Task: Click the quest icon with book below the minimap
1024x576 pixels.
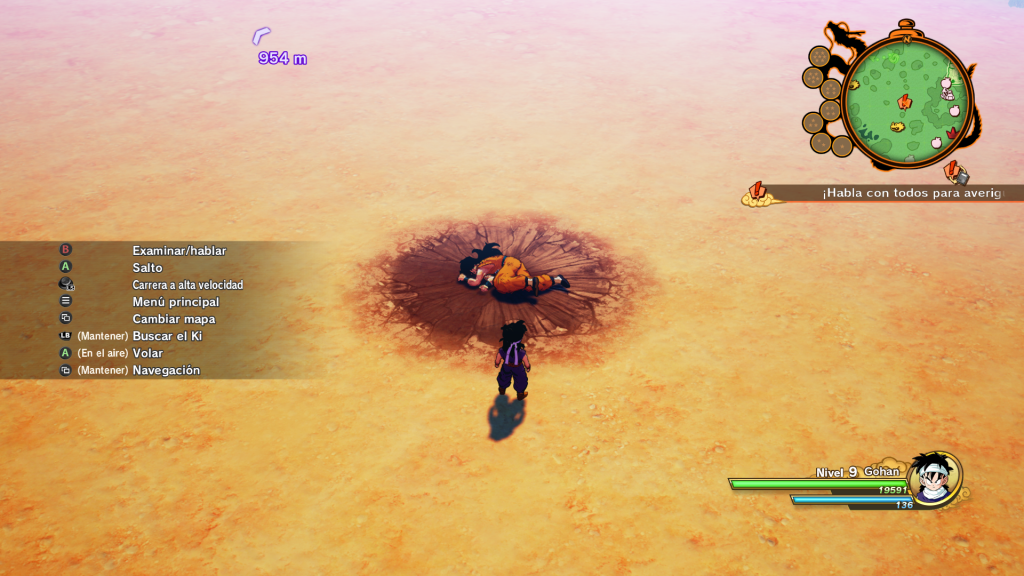Action: (x=956, y=172)
